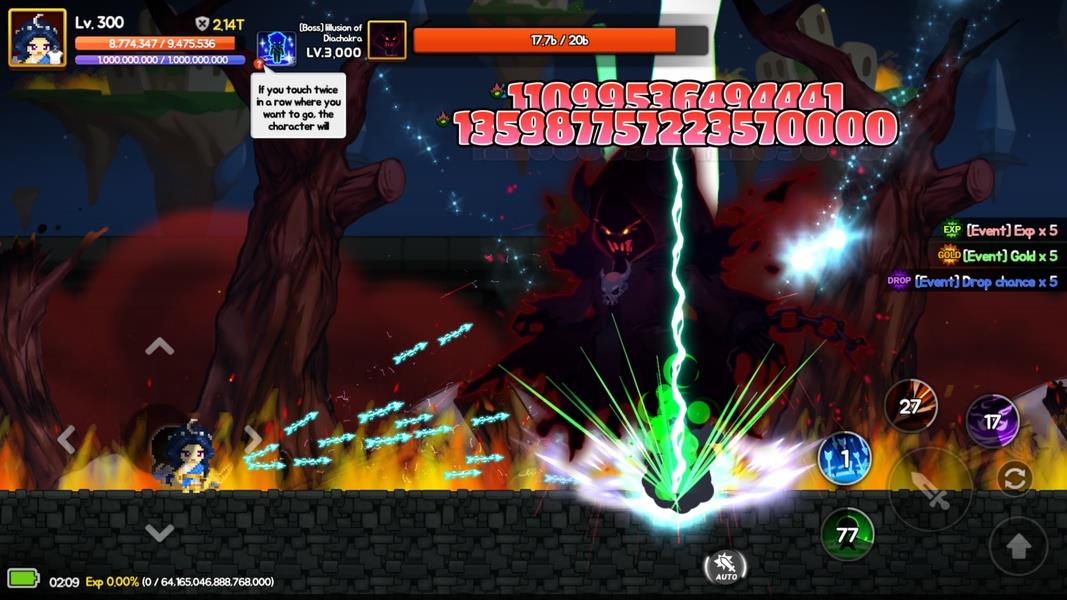1067x600 pixels.
Task: Tap the up arrow on the movement pad
Action: [x=160, y=347]
